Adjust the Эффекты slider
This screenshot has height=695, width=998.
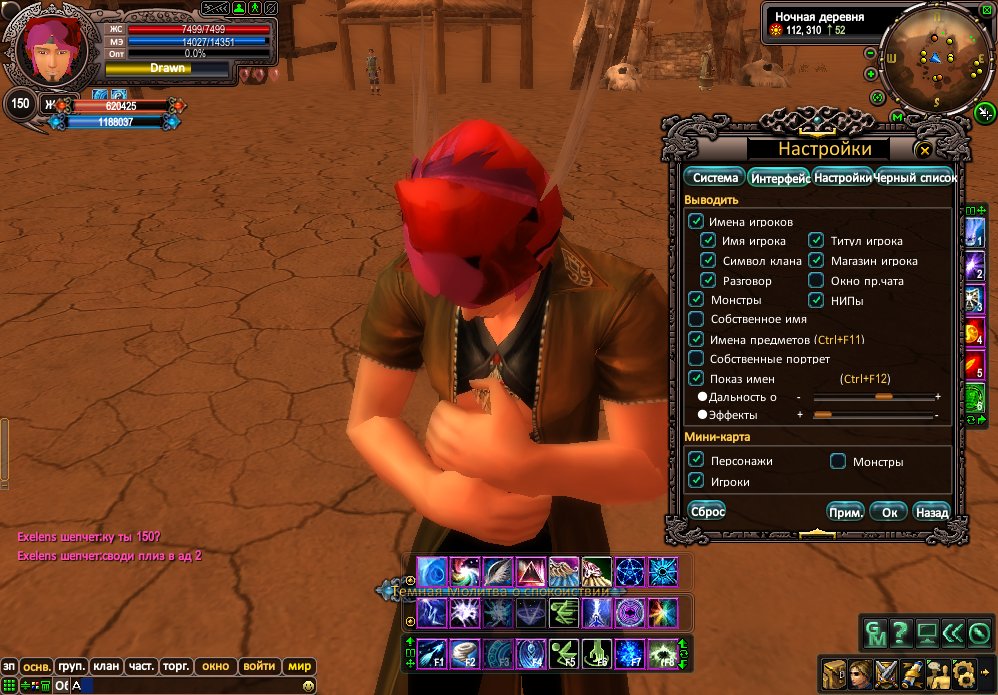[x=823, y=414]
